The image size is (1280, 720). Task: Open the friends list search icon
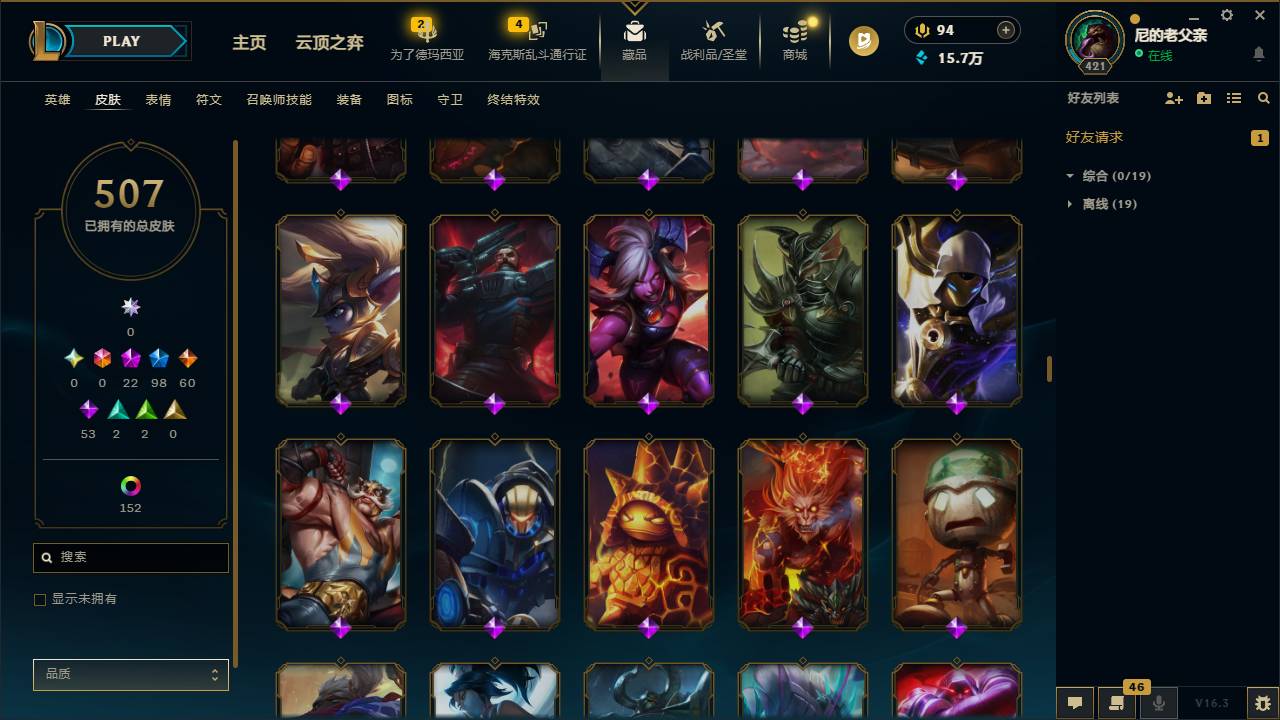[1264, 98]
